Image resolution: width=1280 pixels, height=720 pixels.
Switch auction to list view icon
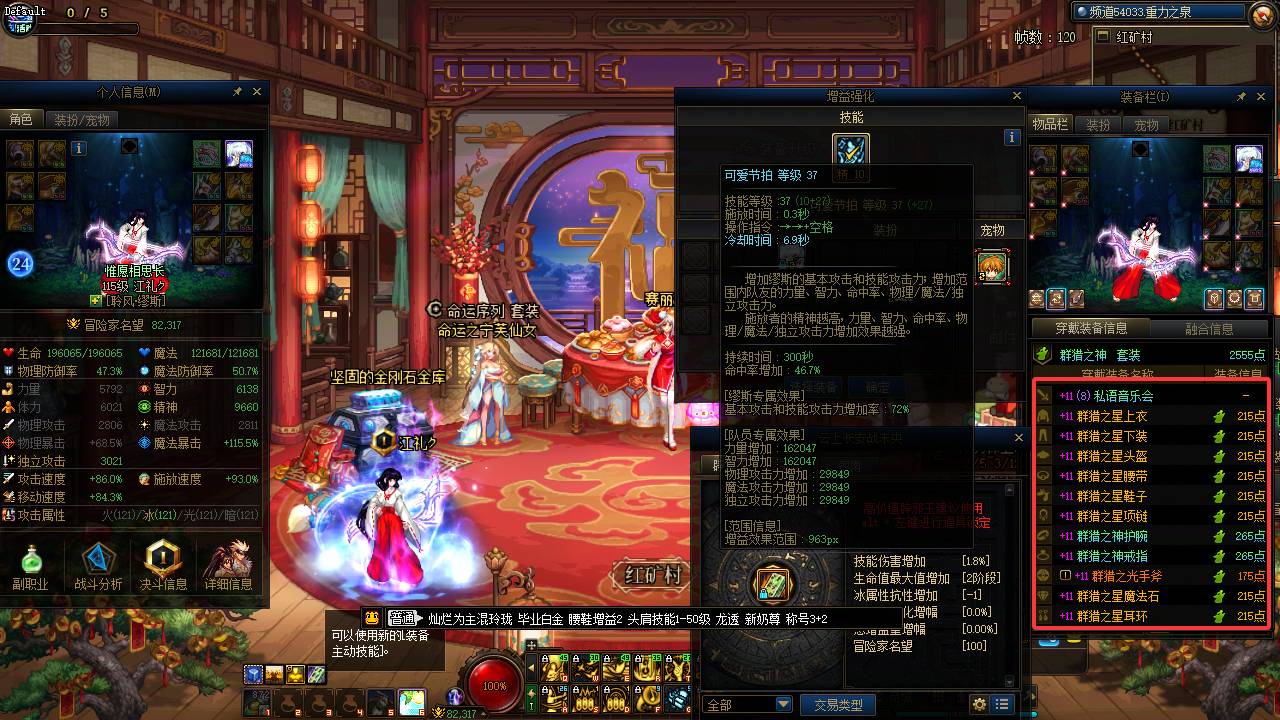(x=1003, y=703)
